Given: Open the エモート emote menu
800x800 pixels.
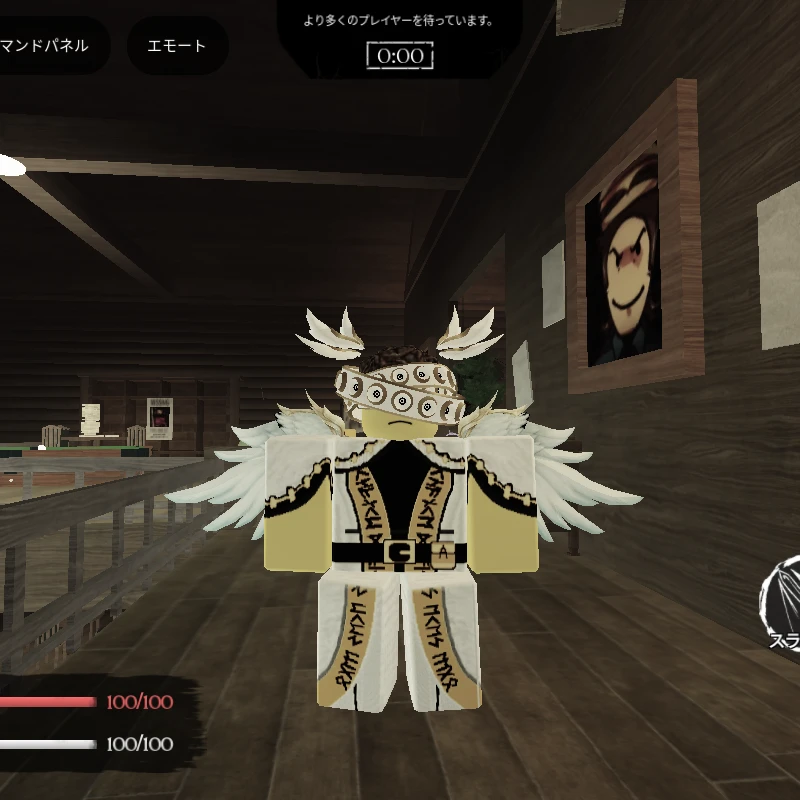Looking at the screenshot, I should [177, 46].
